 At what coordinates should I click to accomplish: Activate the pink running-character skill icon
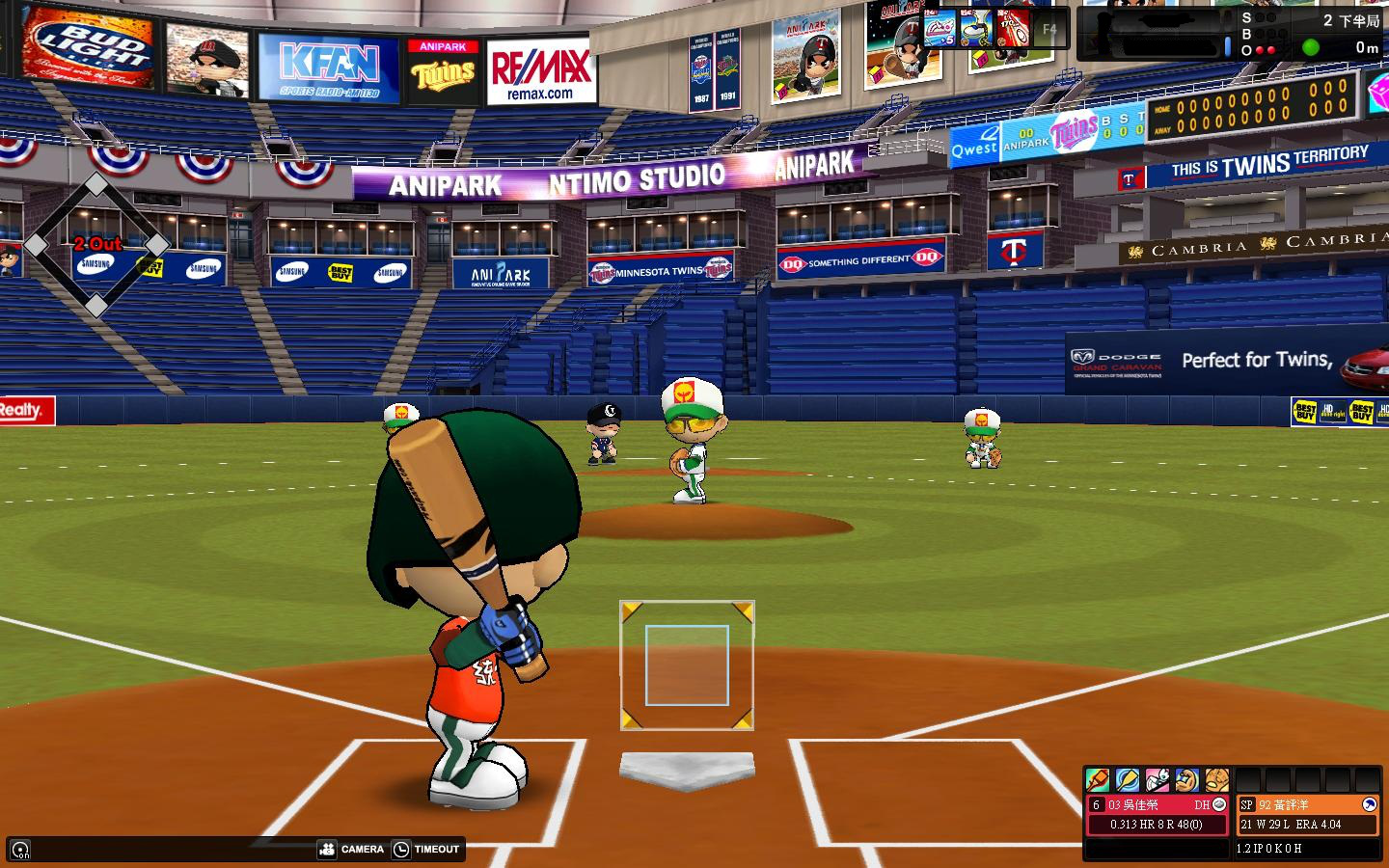click(x=1157, y=779)
